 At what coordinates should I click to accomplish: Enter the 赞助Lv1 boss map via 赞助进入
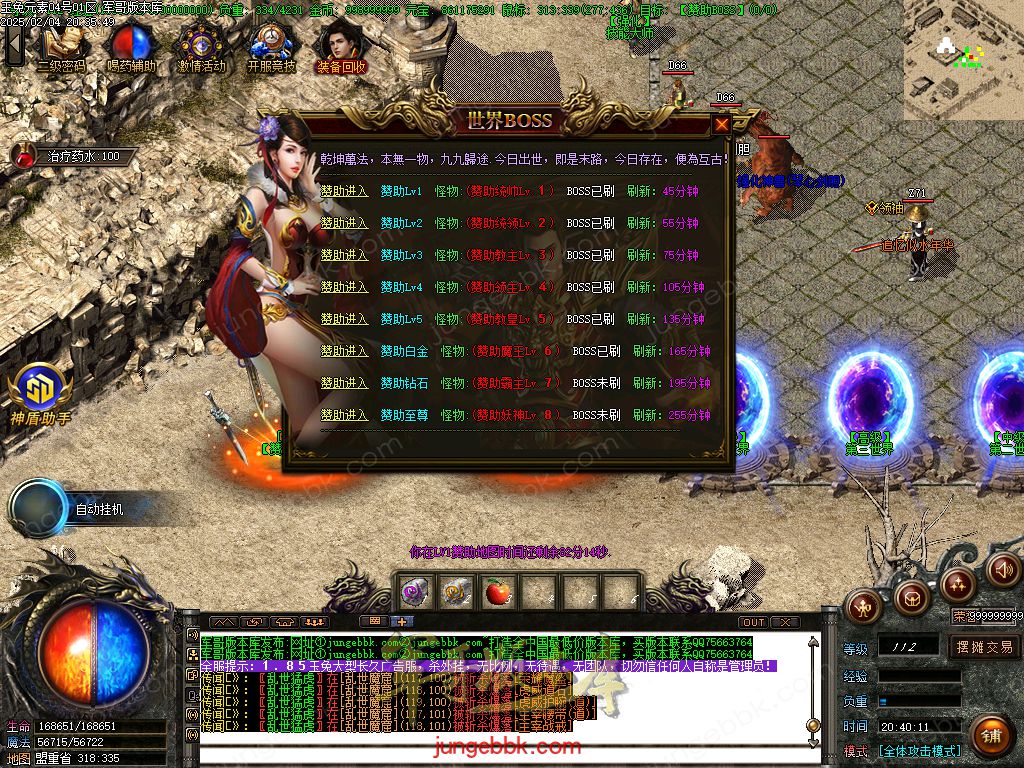[x=344, y=191]
